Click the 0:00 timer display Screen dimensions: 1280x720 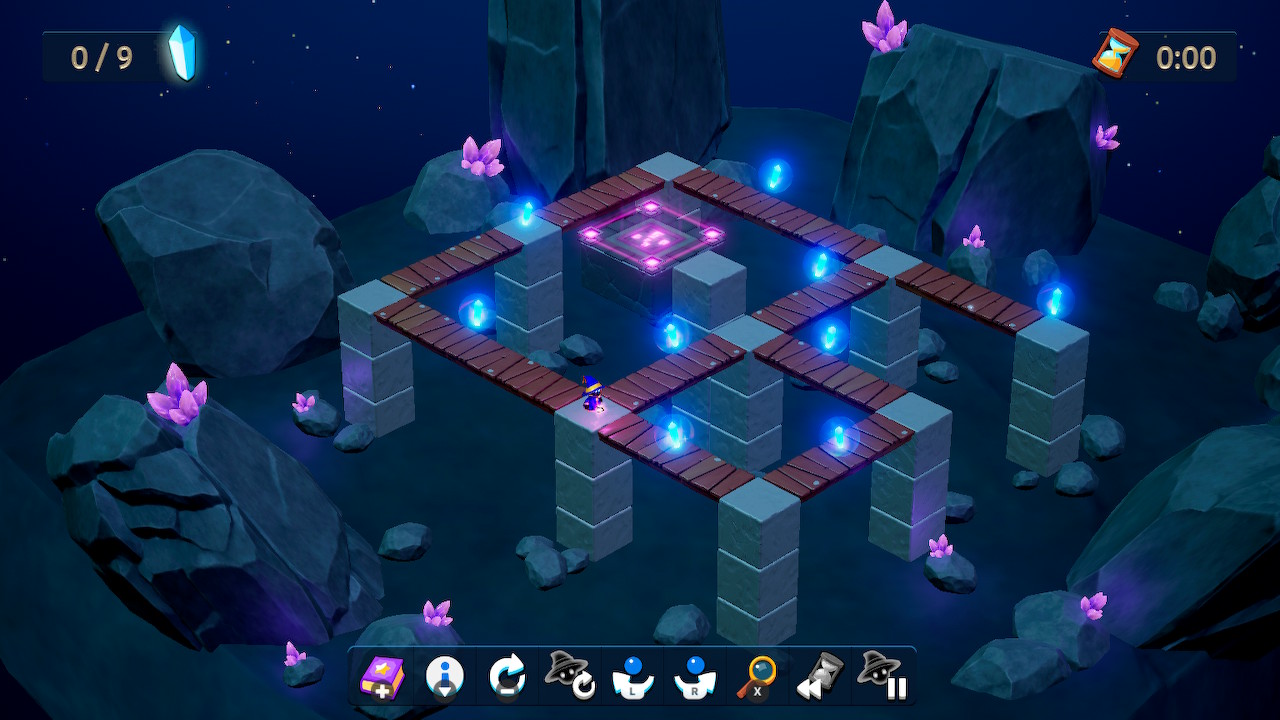coord(1184,57)
